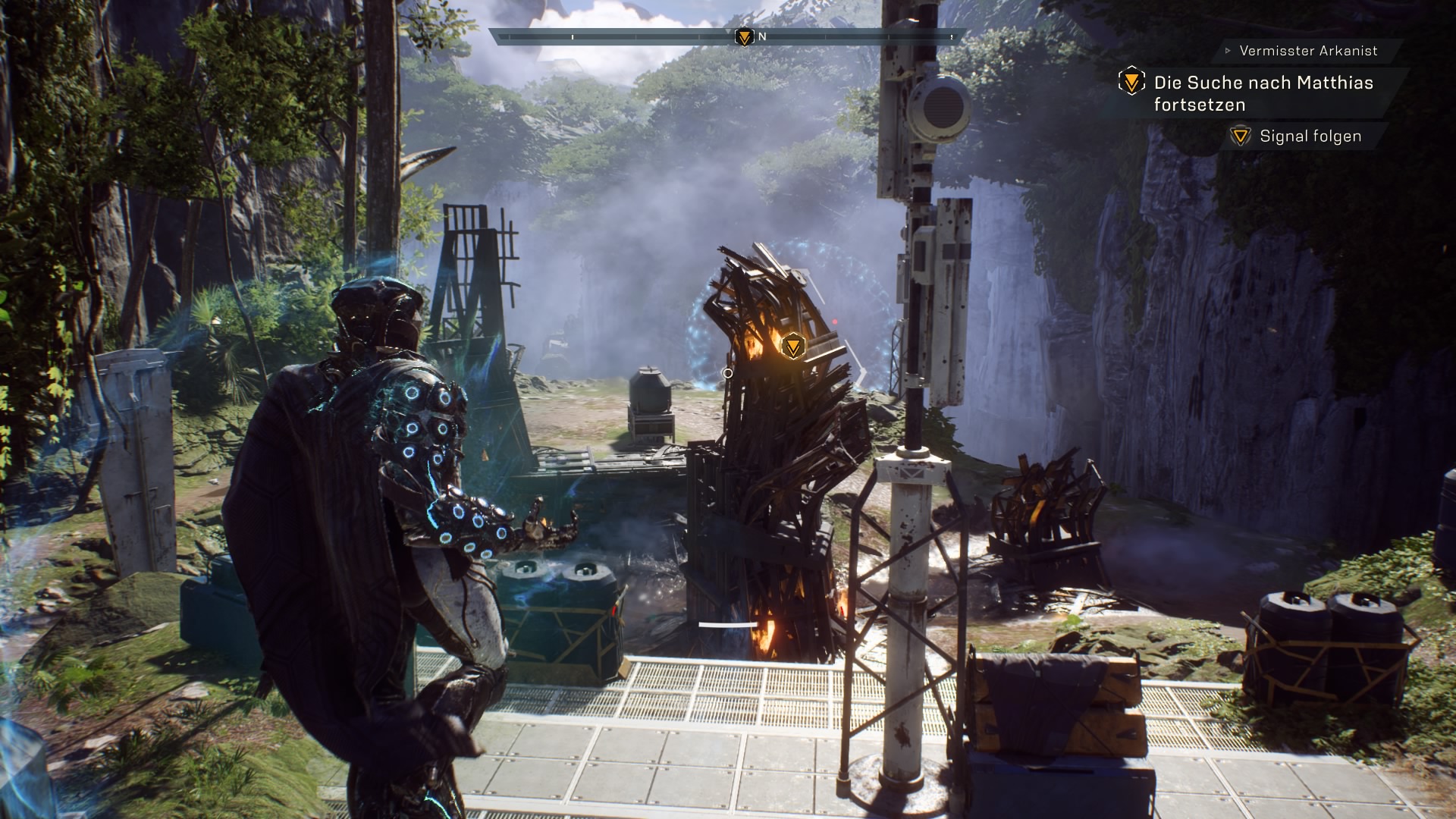
Task: Click the orange waypoint marker over the wreckage
Action: pos(792,347)
